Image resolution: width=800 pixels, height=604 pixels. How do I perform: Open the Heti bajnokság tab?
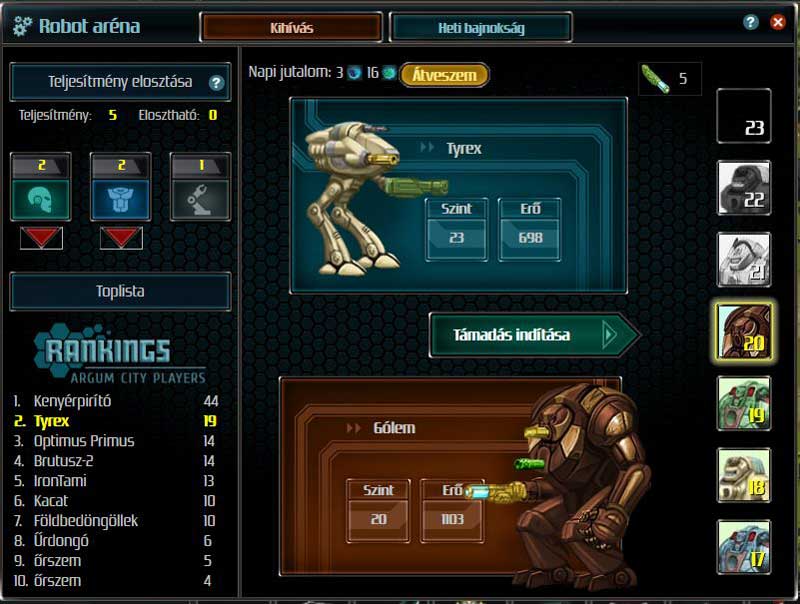tap(480, 28)
